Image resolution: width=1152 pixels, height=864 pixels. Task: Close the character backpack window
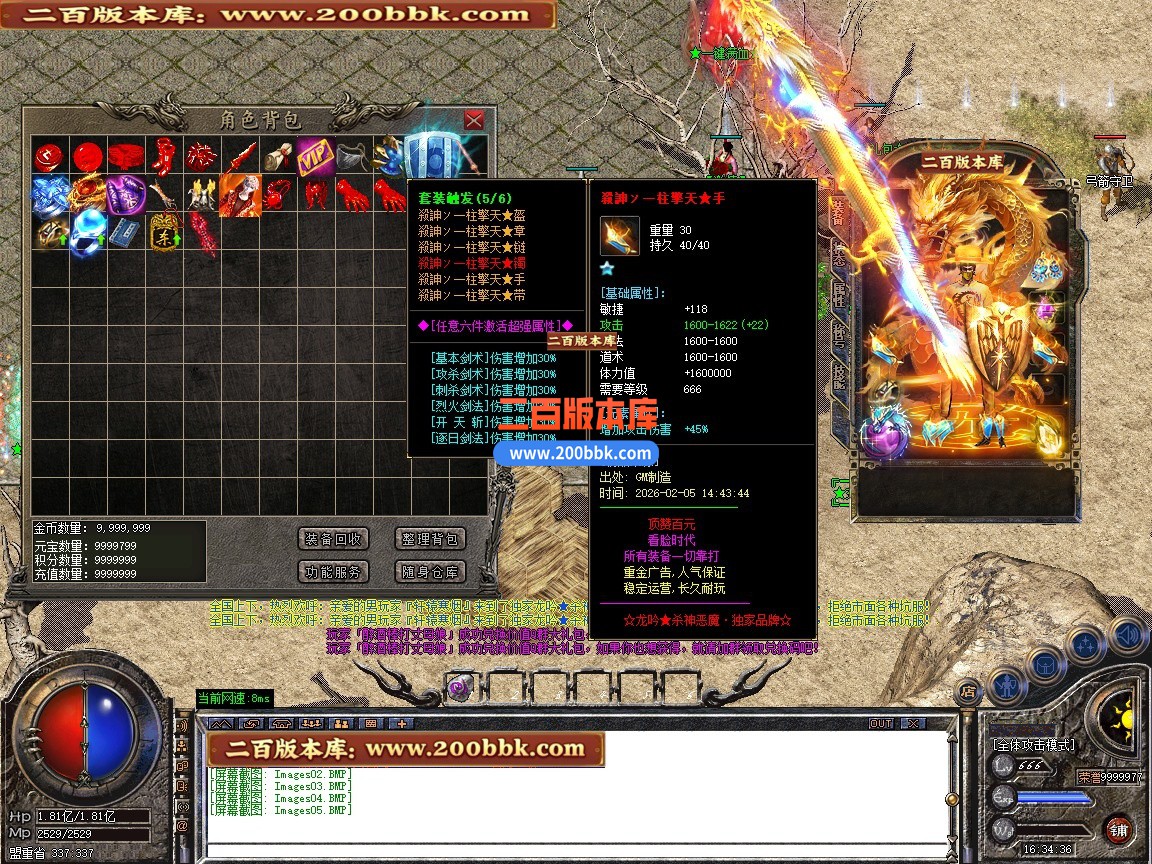(x=474, y=120)
